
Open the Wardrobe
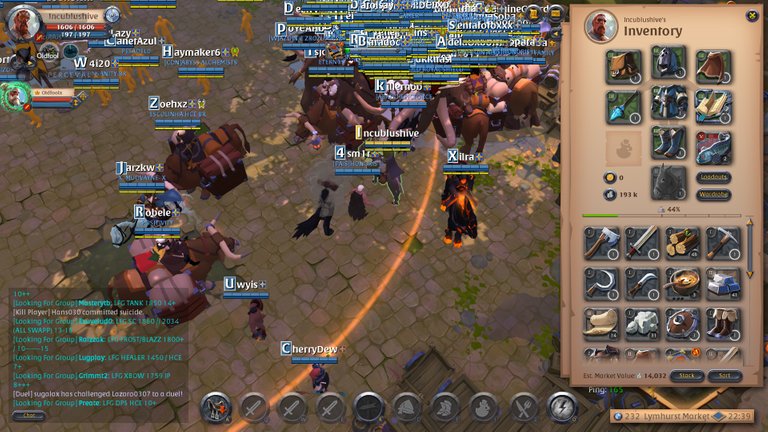pos(713,194)
